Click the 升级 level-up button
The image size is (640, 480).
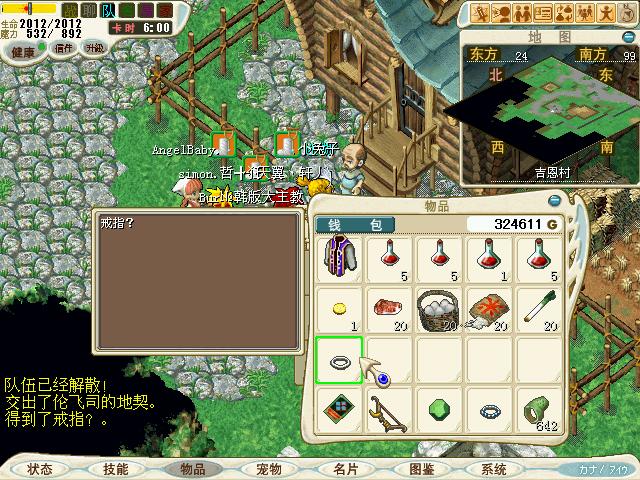[x=95, y=47]
